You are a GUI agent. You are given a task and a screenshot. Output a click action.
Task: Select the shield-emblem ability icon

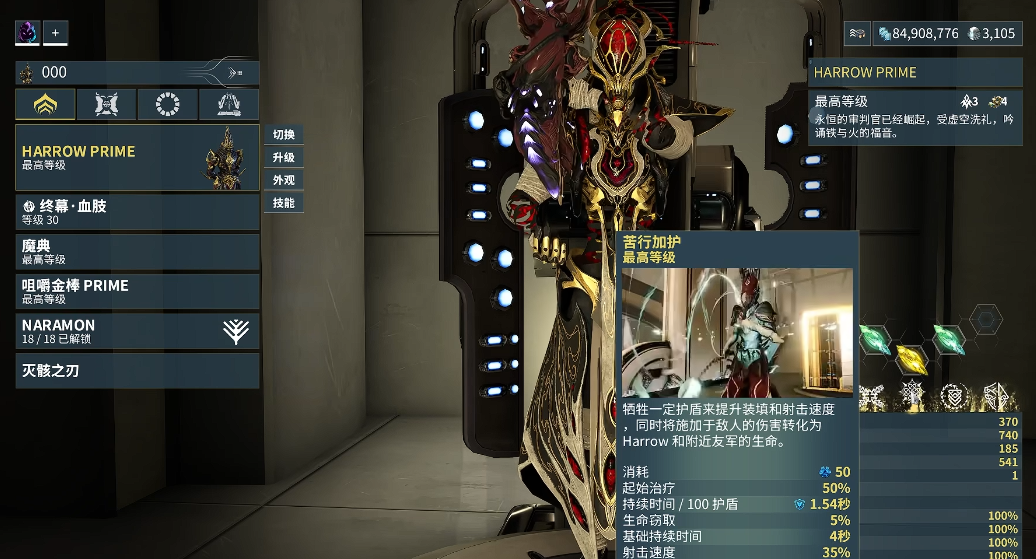[x=954, y=397]
